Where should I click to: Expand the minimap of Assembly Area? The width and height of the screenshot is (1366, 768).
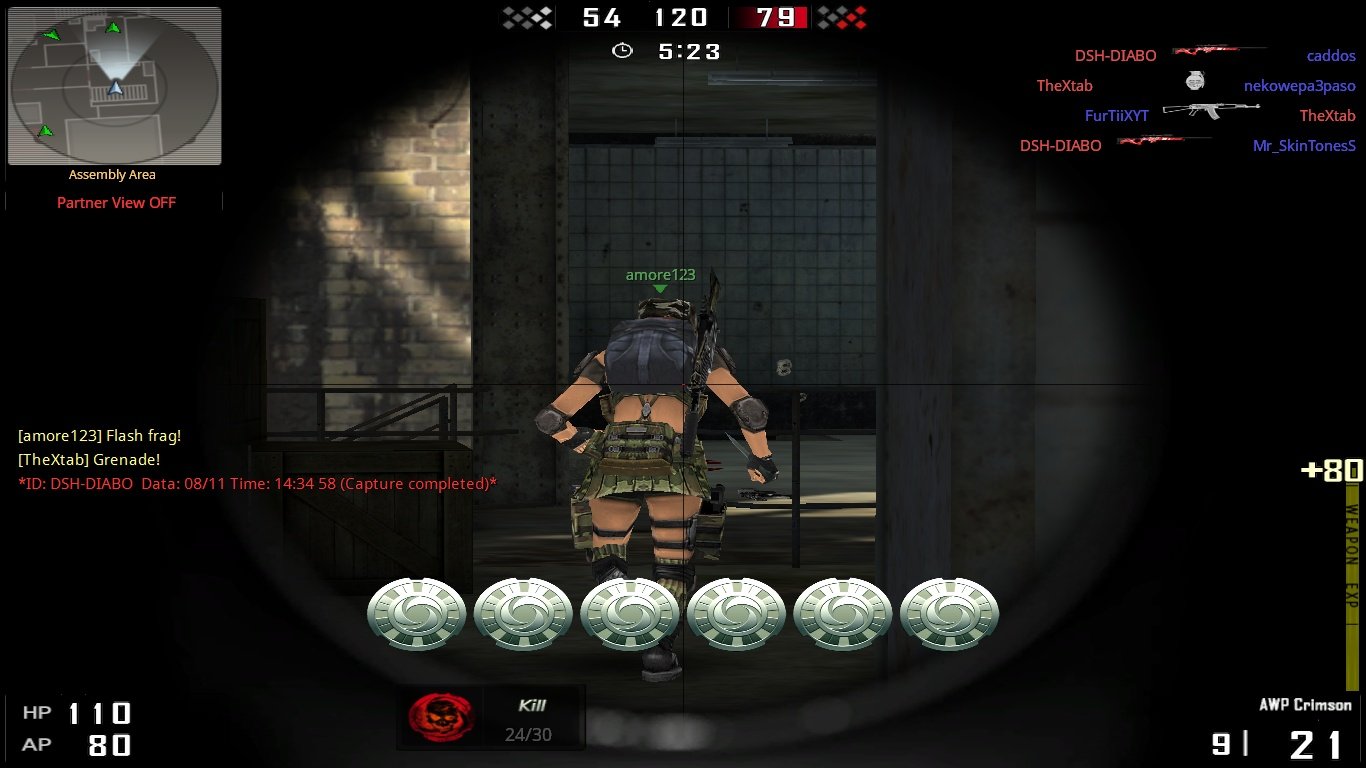pyautogui.click(x=114, y=85)
